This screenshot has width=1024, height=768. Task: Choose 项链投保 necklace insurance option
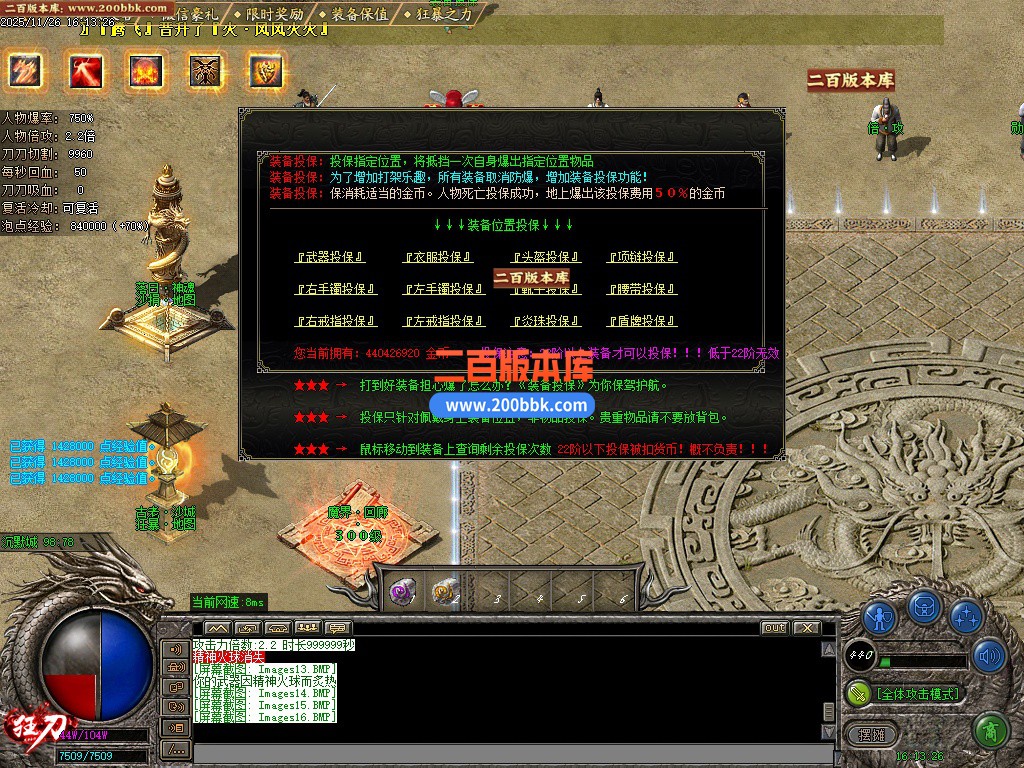pos(642,257)
